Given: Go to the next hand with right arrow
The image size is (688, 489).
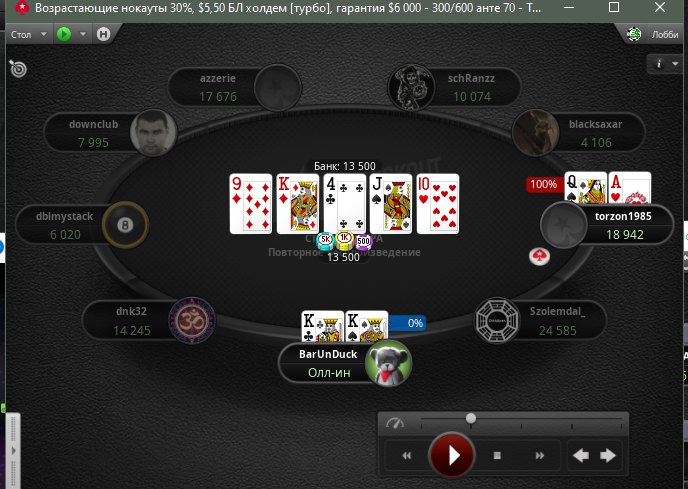Looking at the screenshot, I should (x=607, y=456).
